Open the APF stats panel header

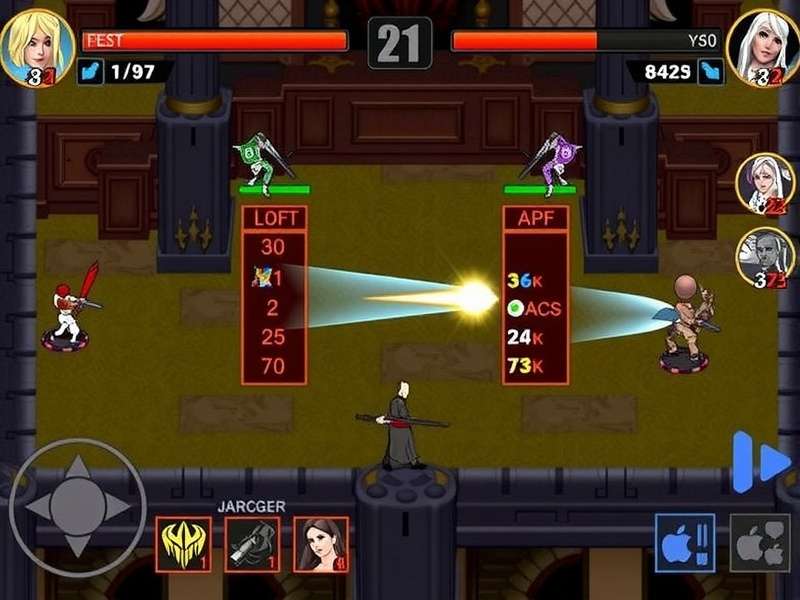[x=535, y=217]
